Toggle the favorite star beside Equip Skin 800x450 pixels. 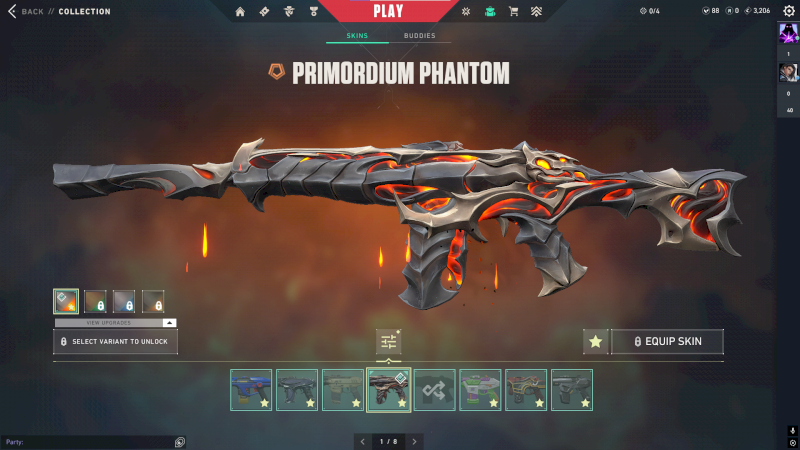(x=596, y=341)
